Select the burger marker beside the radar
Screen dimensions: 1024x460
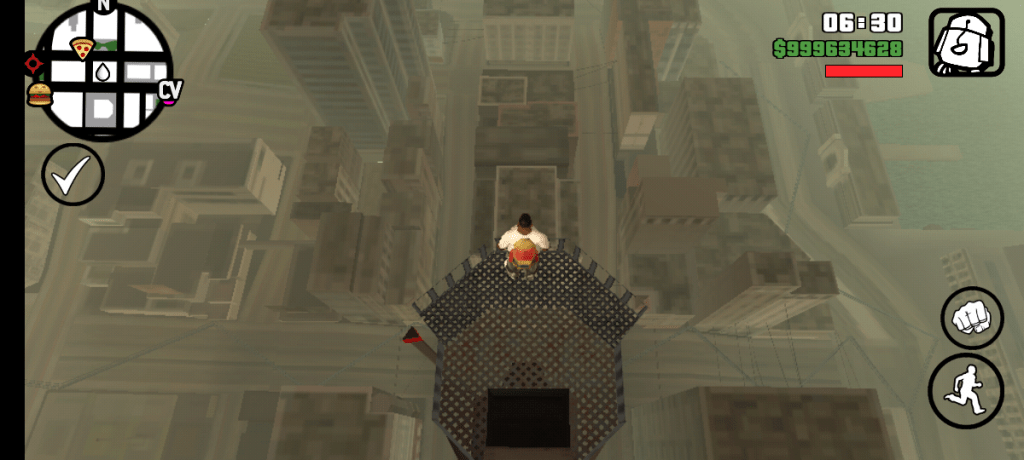click(39, 95)
